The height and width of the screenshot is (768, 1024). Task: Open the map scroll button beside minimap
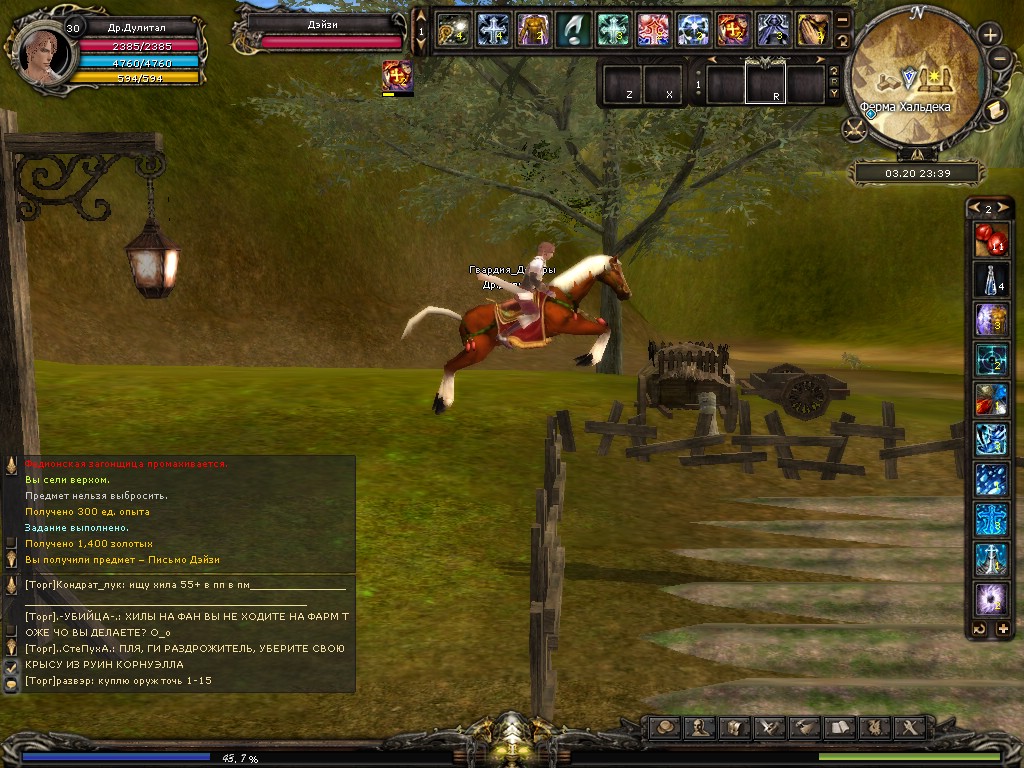point(996,110)
